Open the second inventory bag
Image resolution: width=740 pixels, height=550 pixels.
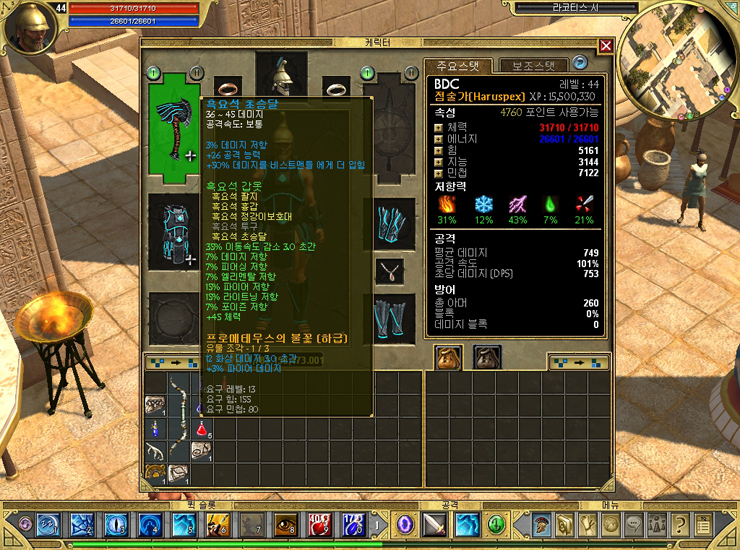point(487,355)
